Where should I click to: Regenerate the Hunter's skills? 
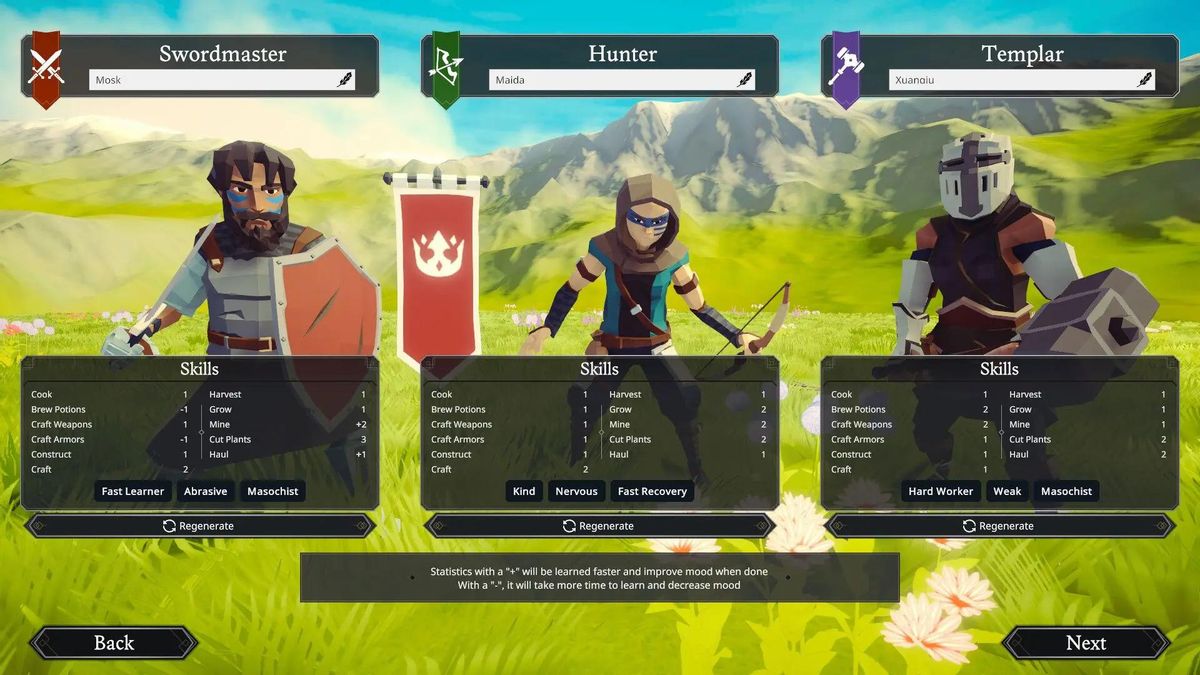[599, 526]
